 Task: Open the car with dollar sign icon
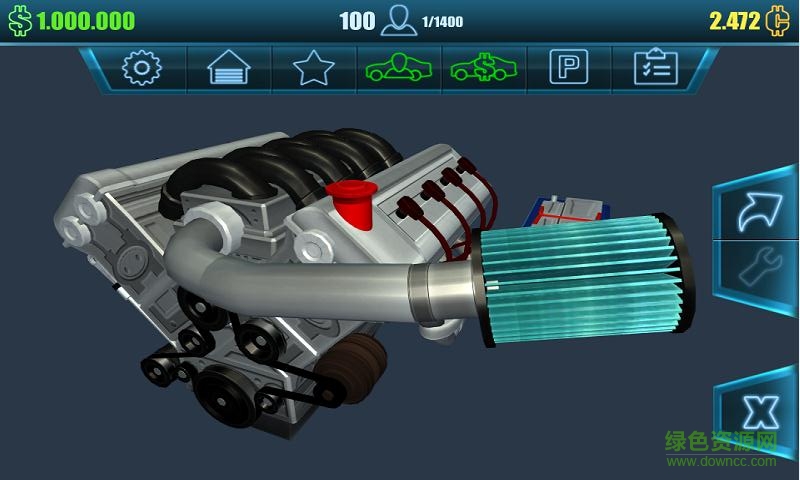[482, 68]
